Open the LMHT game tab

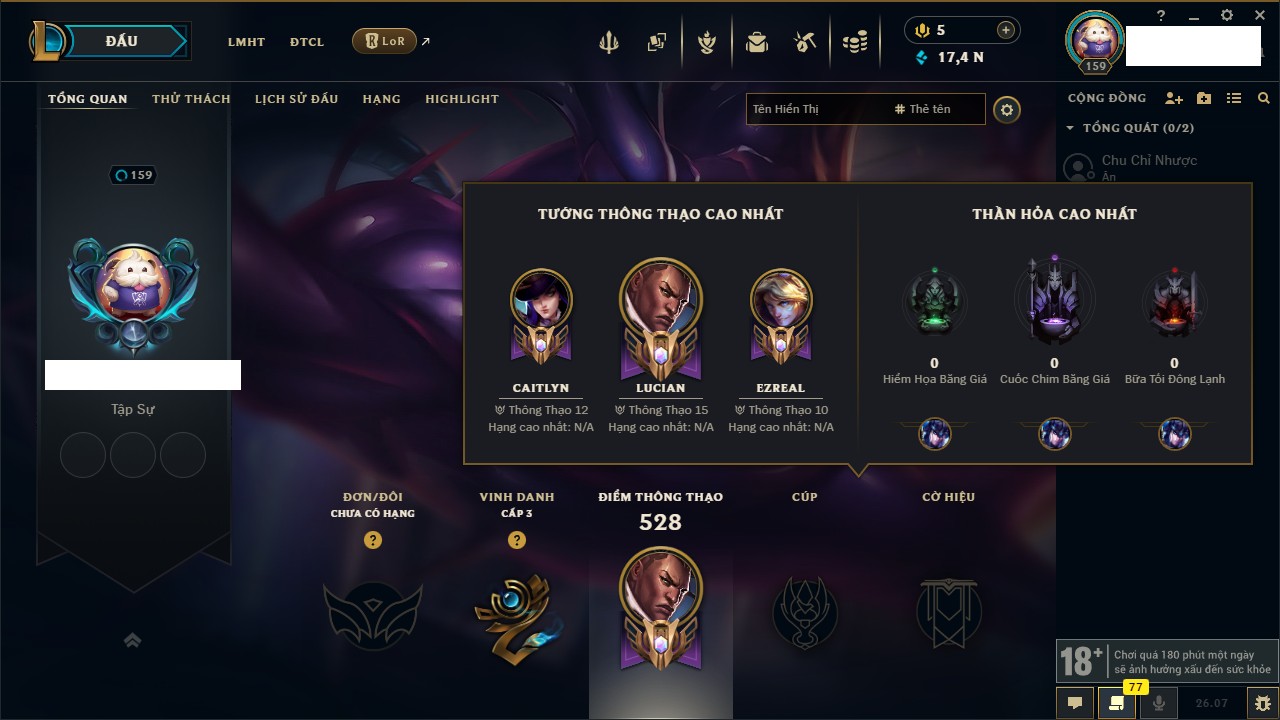246,42
